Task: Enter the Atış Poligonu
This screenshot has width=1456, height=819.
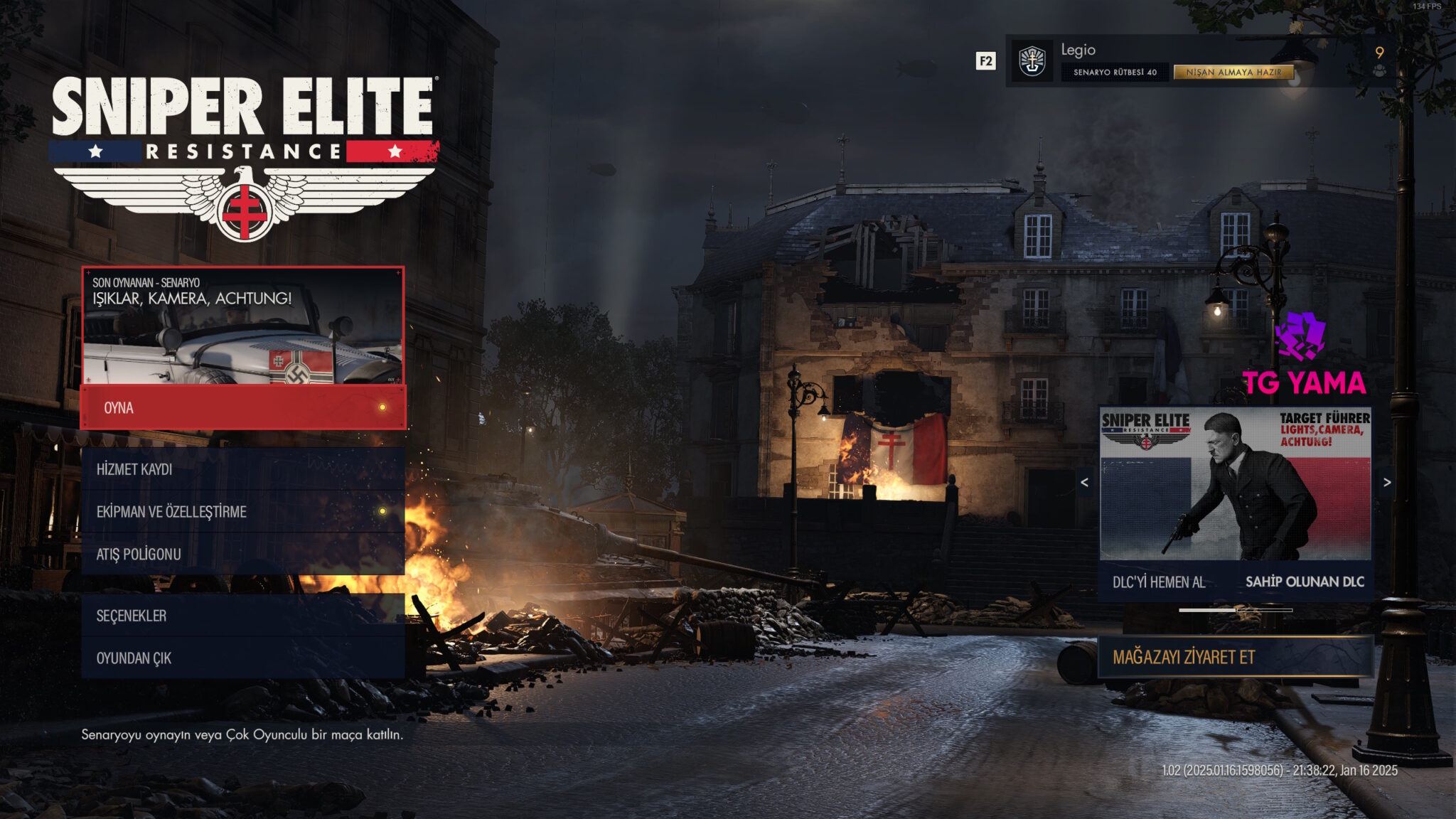Action: pos(243,555)
